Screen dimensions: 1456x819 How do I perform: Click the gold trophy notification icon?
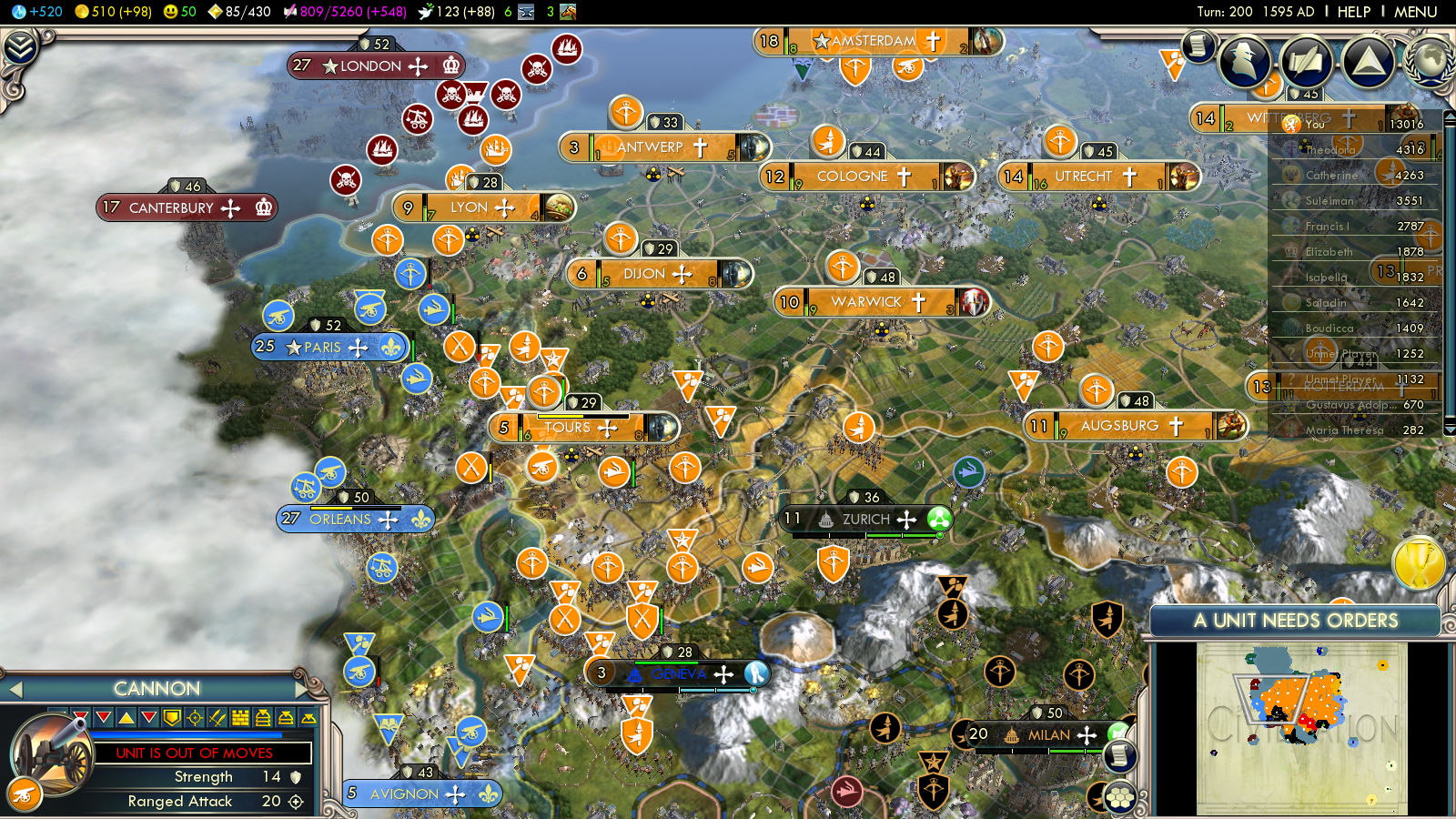[x=1419, y=564]
